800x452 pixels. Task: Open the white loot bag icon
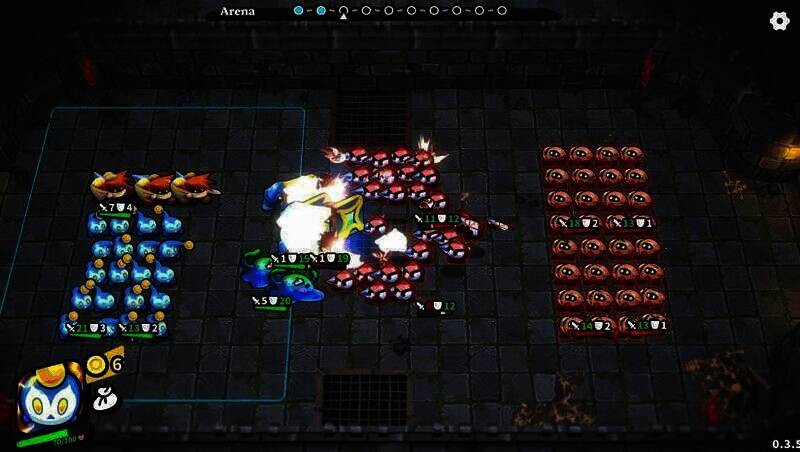coord(99,398)
